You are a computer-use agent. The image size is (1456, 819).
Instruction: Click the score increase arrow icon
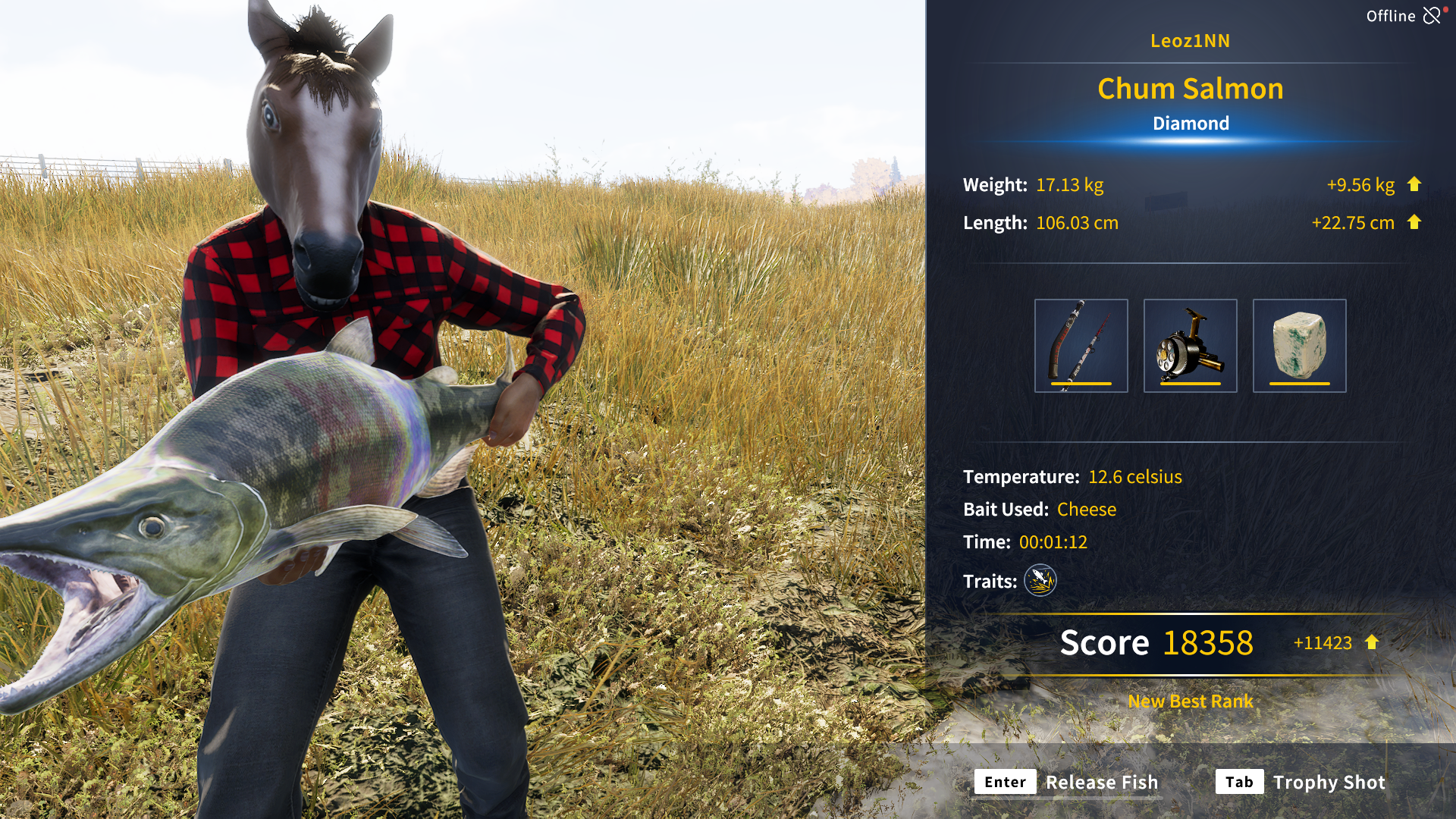click(x=1371, y=643)
